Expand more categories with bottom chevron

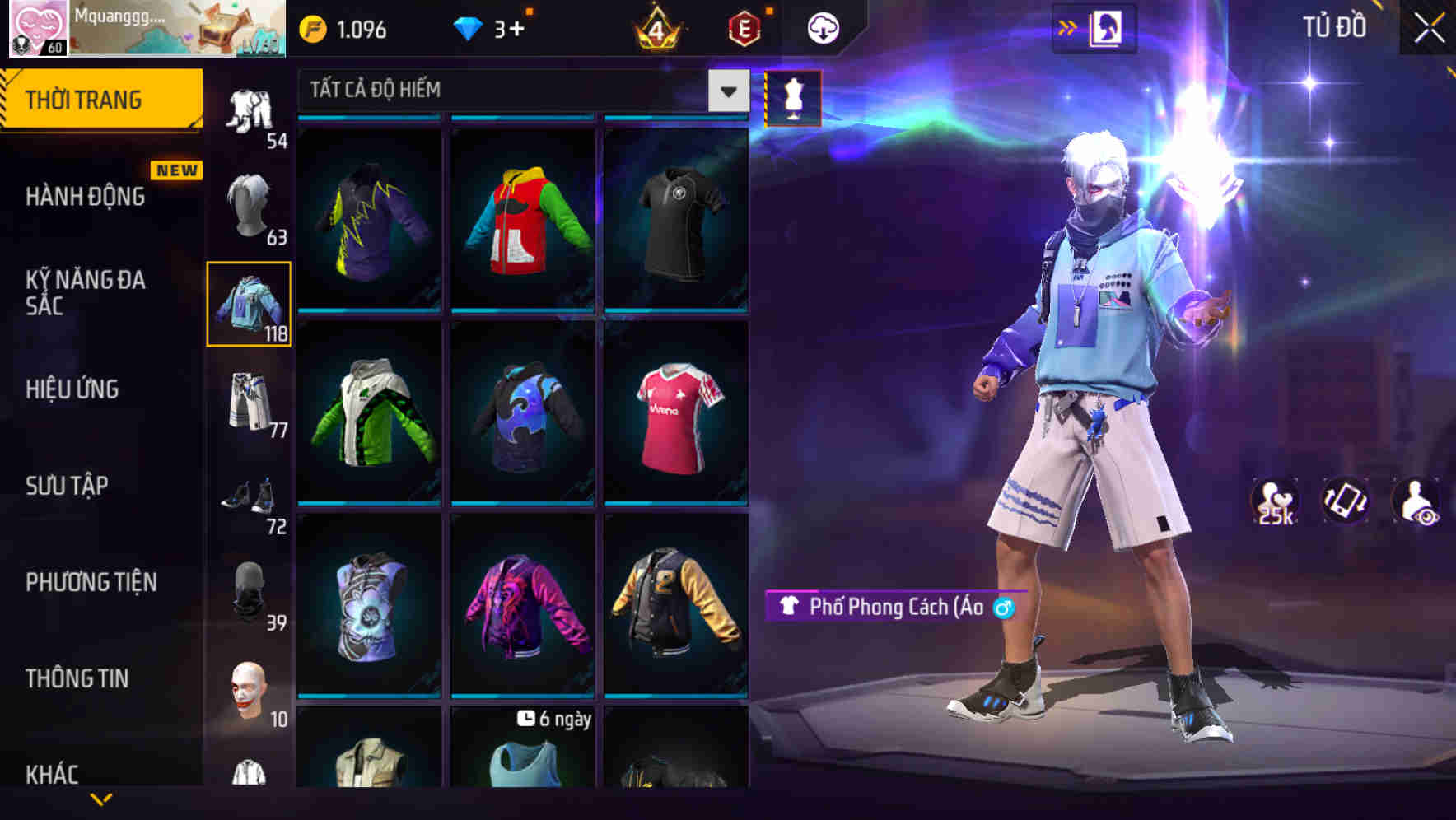click(100, 797)
